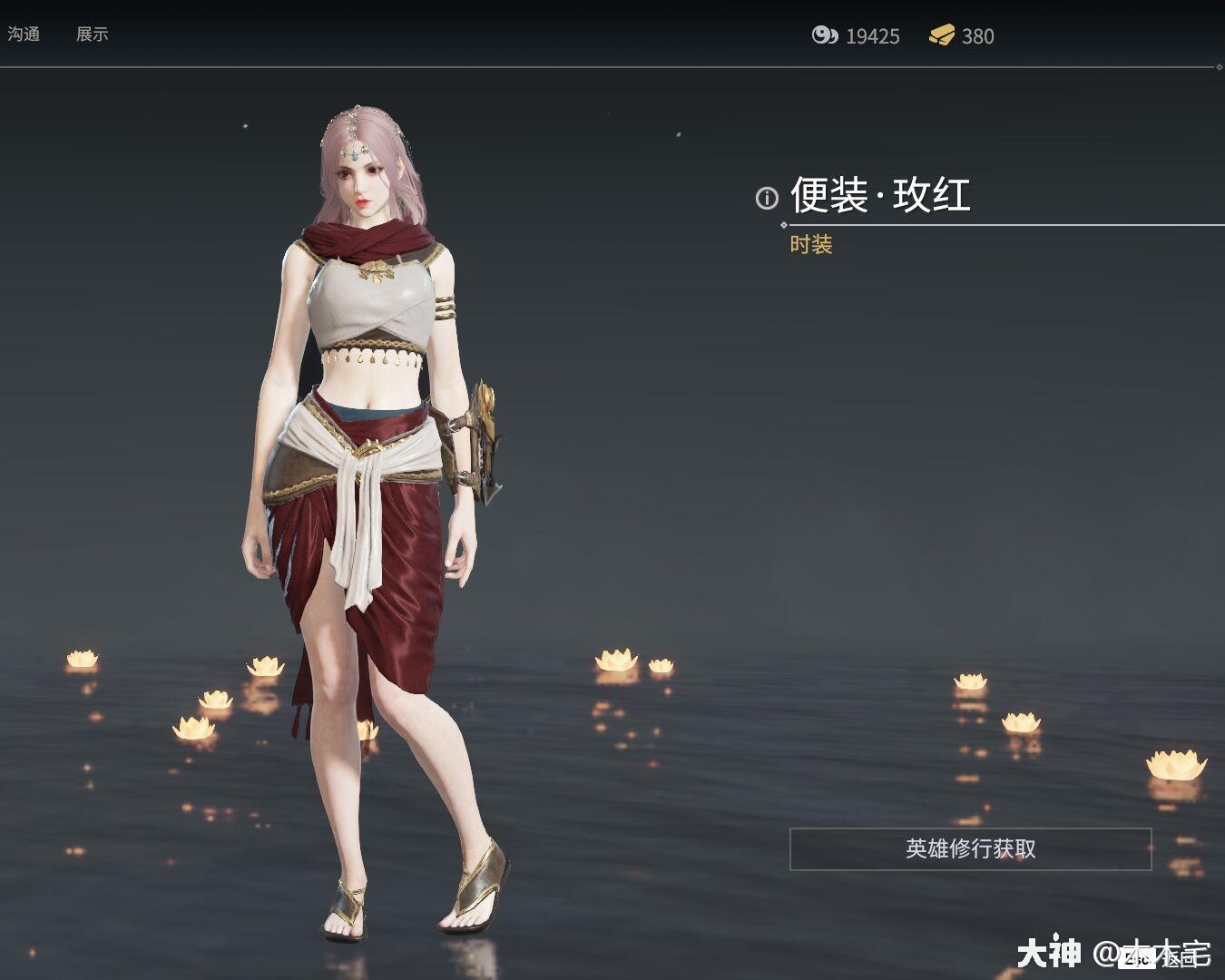Click the outfit title 便装·玫红
The width and height of the screenshot is (1225, 980).
(x=880, y=193)
